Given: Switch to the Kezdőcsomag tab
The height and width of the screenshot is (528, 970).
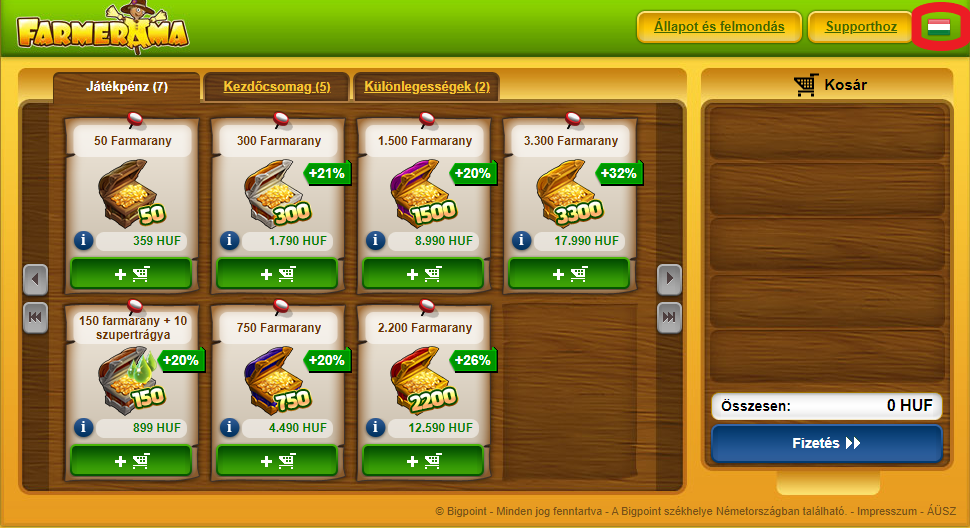Looking at the screenshot, I should pyautogui.click(x=276, y=87).
